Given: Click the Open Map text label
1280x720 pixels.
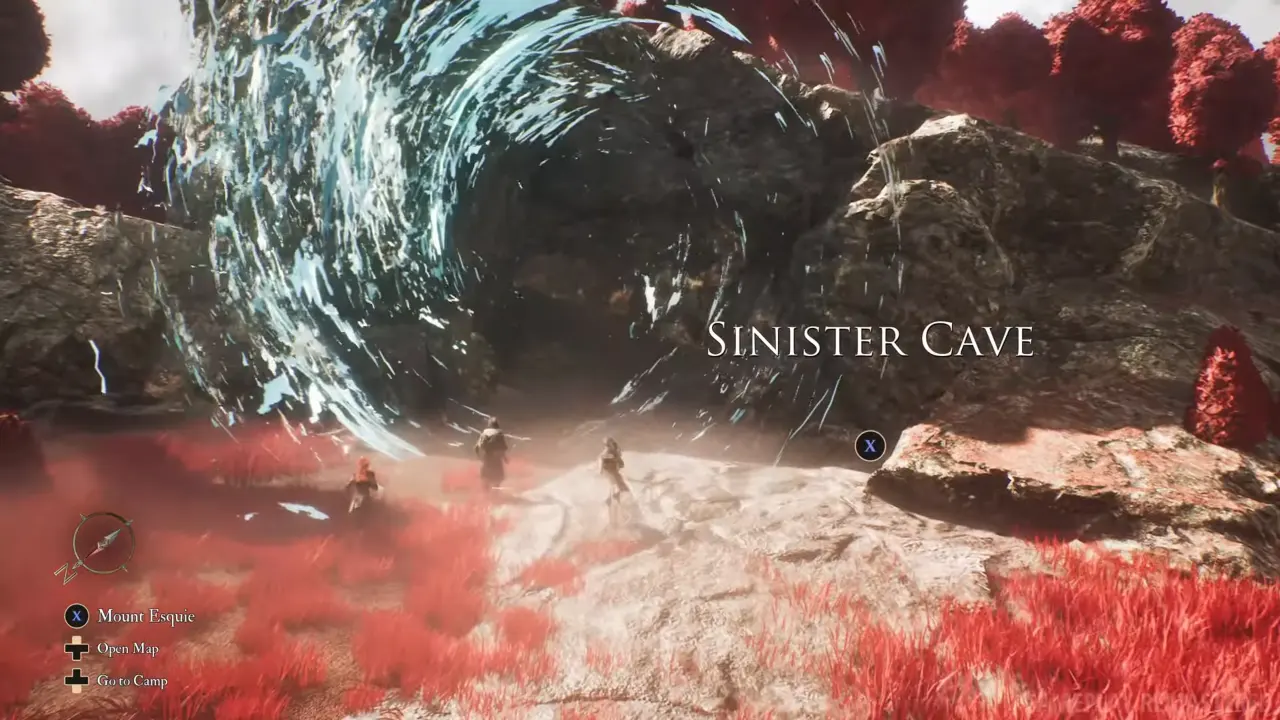Looking at the screenshot, I should click(128, 649).
